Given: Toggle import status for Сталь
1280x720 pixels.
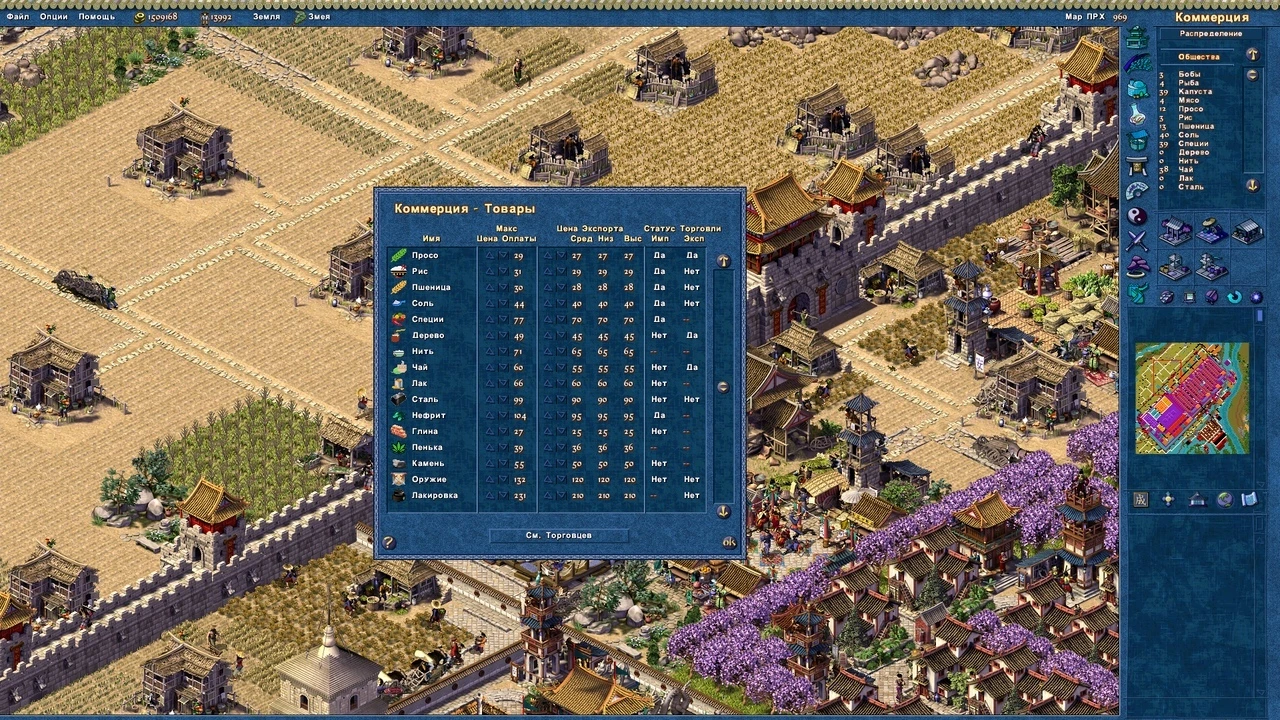Looking at the screenshot, I should pos(659,399).
